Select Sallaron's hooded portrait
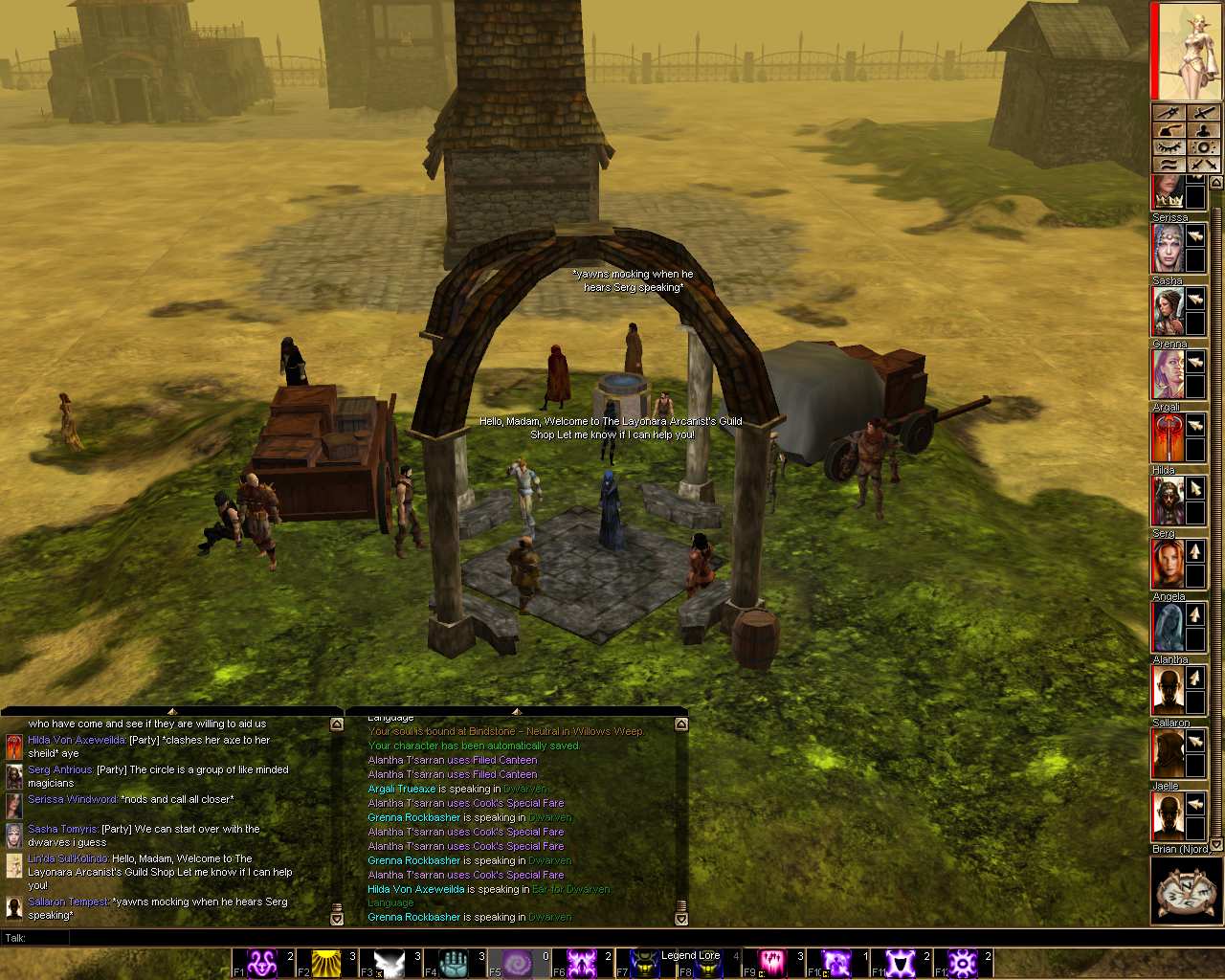Screen dimensions: 1225x980 1167,753
